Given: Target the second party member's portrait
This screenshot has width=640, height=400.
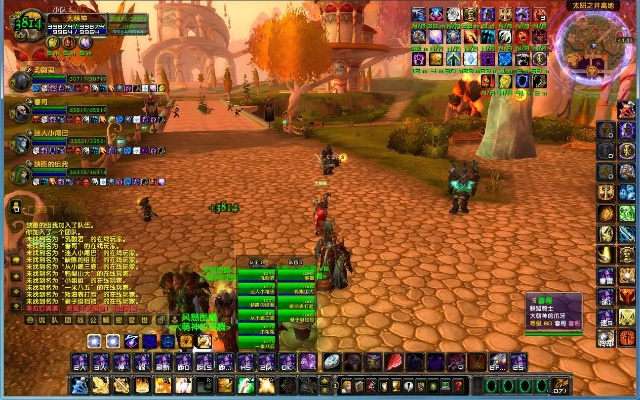Looking at the screenshot, I should pos(20,111).
